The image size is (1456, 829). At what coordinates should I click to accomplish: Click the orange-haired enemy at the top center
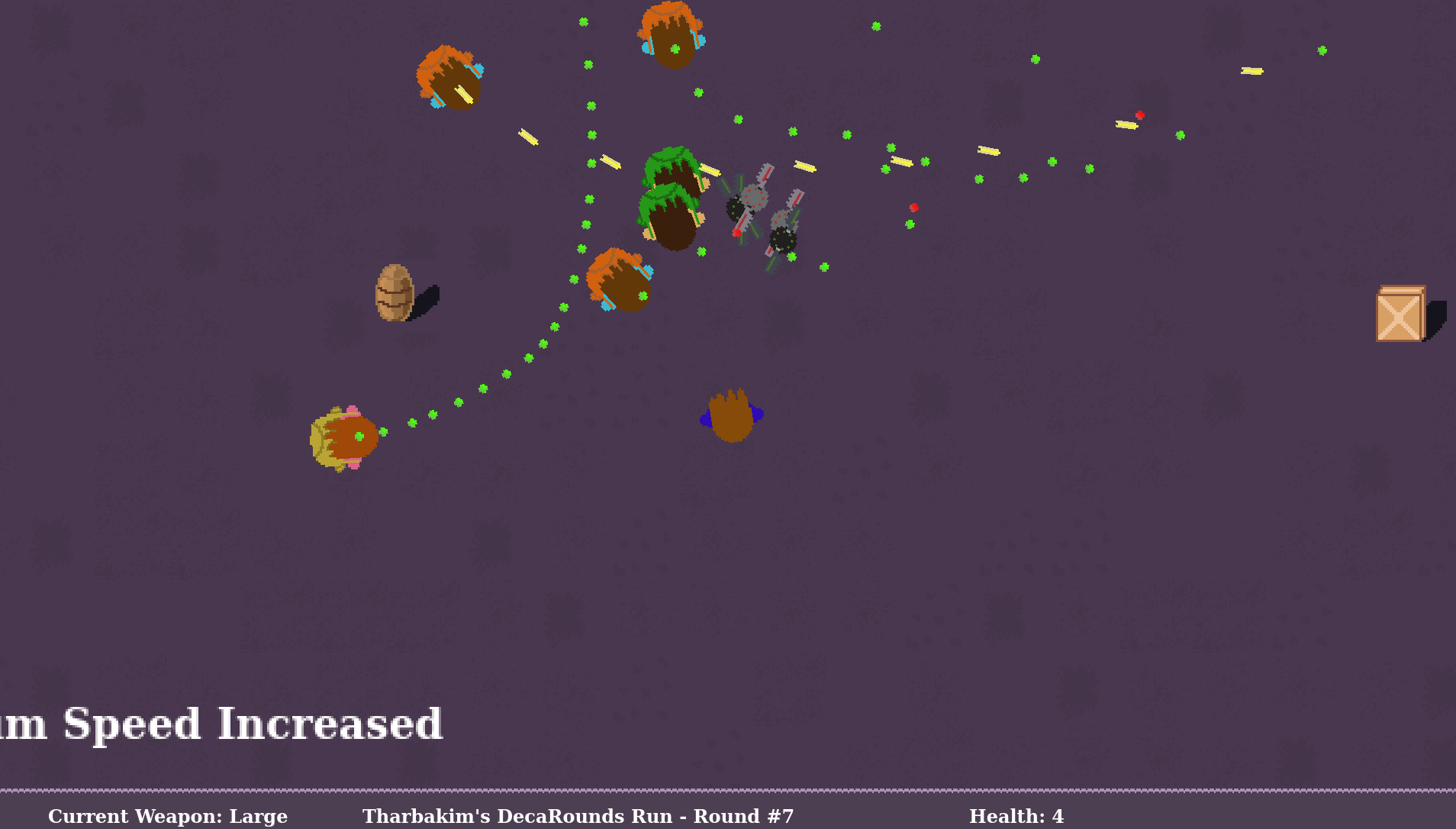coord(671,37)
